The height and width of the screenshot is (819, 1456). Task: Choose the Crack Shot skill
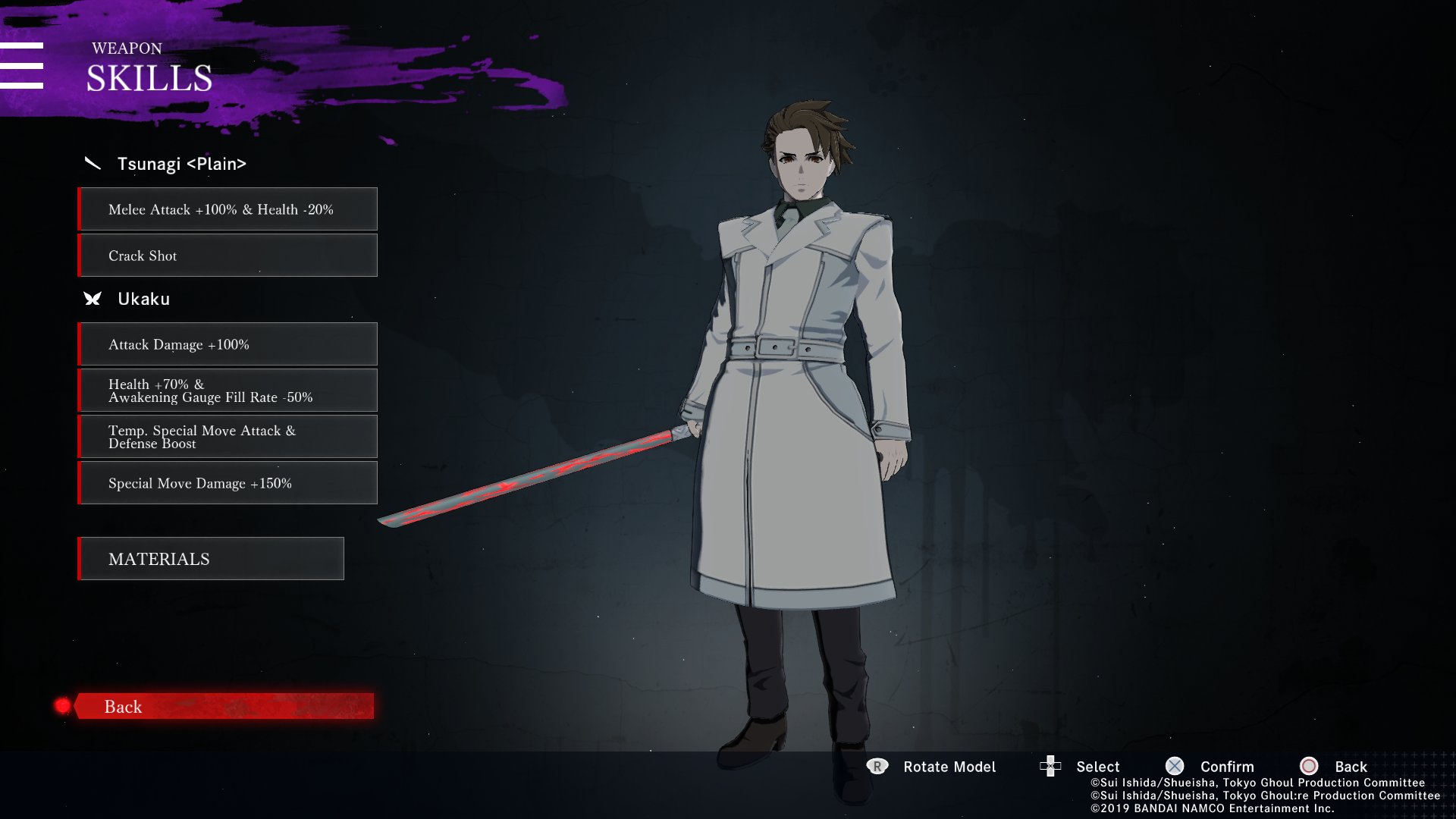[227, 256]
